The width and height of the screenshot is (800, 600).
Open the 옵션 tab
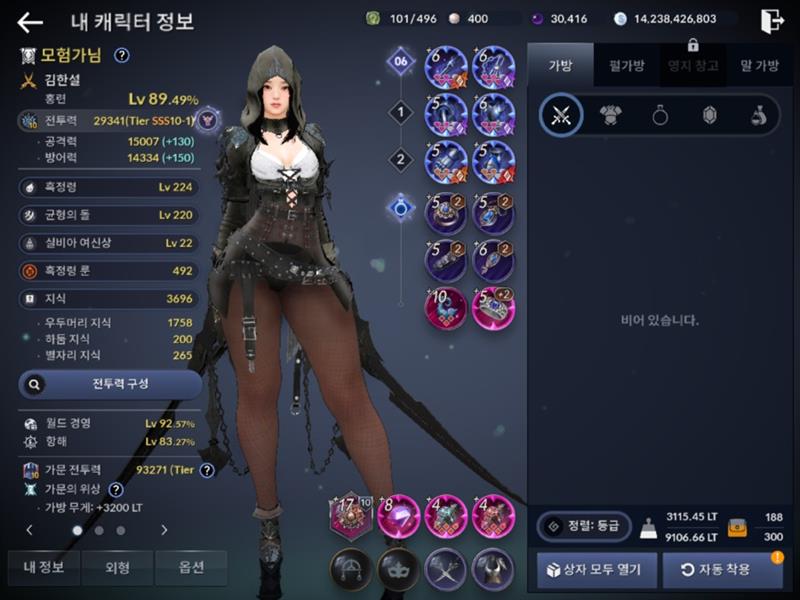190,568
